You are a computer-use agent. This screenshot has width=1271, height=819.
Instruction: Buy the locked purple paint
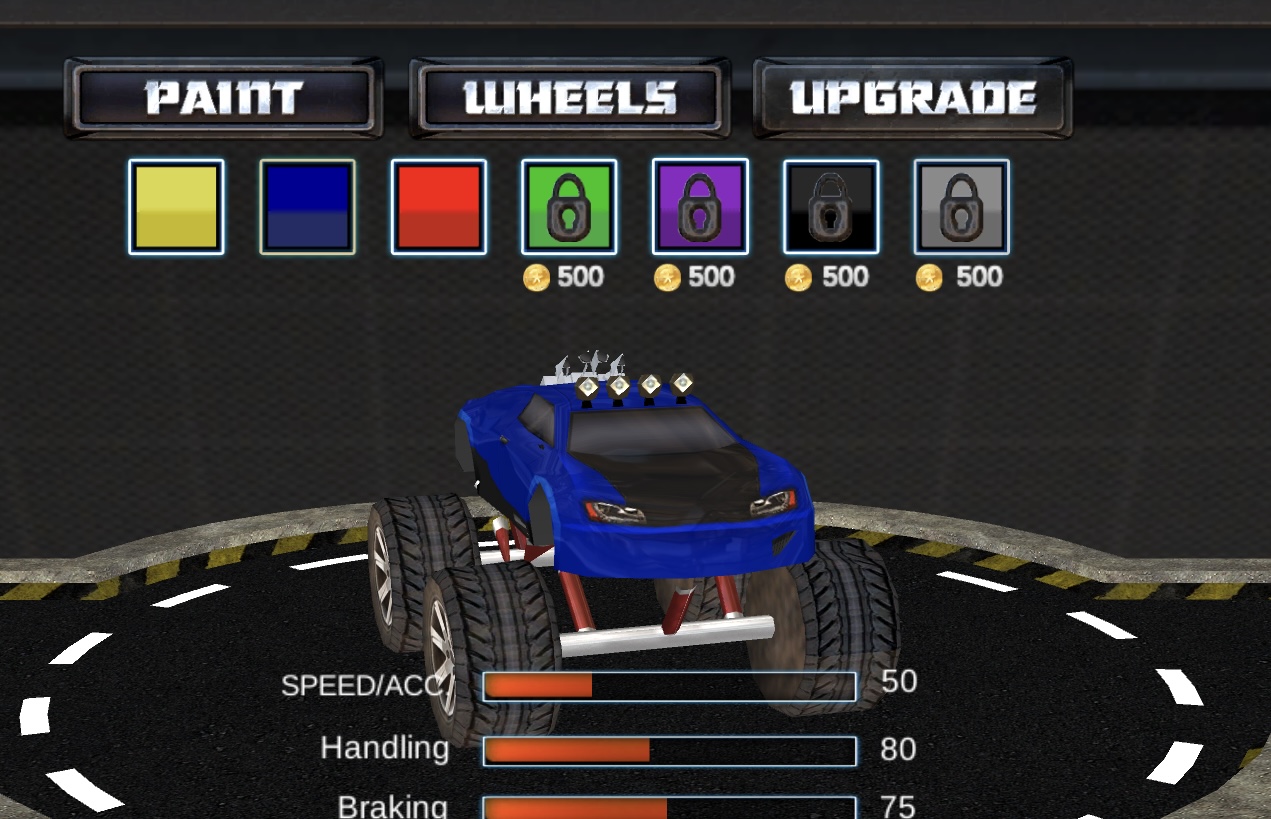pyautogui.click(x=700, y=207)
